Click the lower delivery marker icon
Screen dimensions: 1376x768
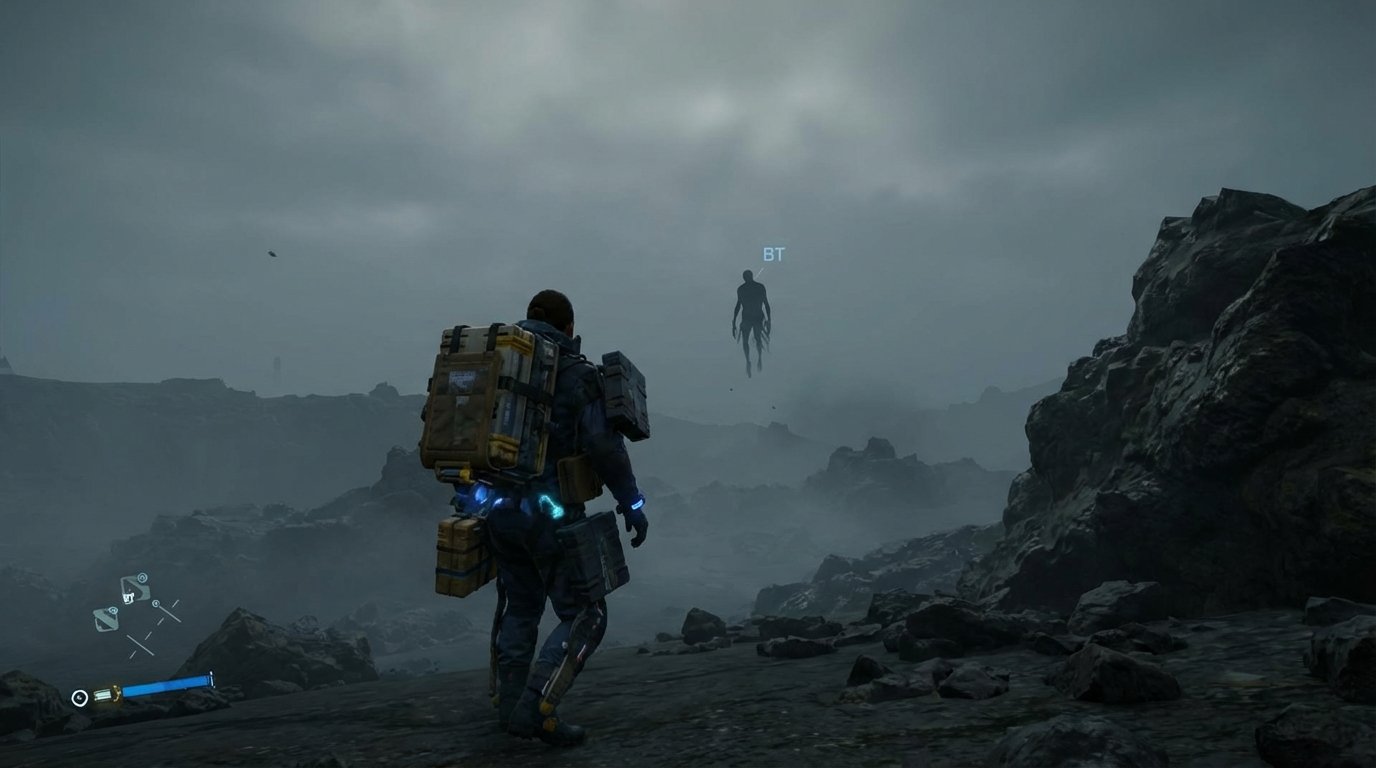pos(107,620)
